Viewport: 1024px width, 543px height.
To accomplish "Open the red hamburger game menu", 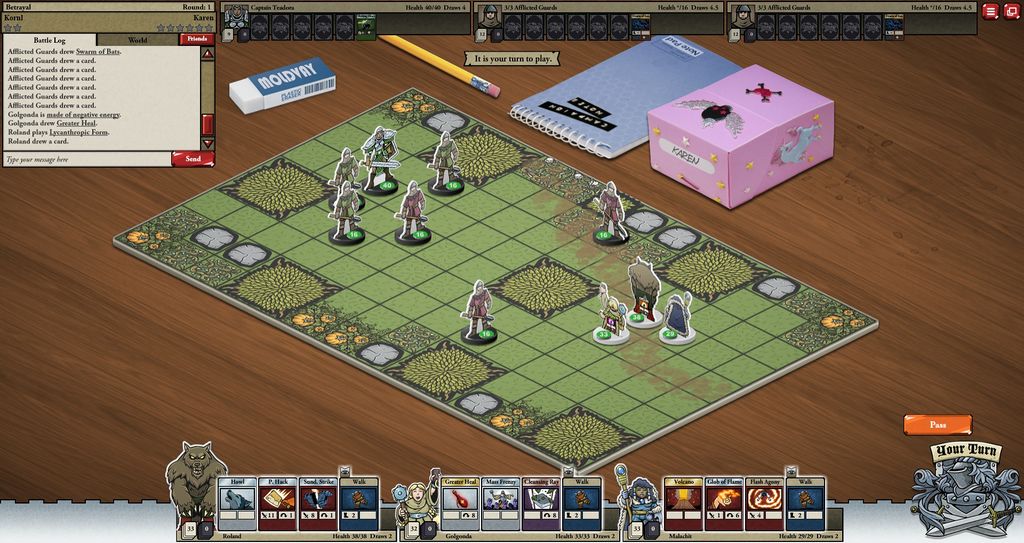I will [x=989, y=11].
